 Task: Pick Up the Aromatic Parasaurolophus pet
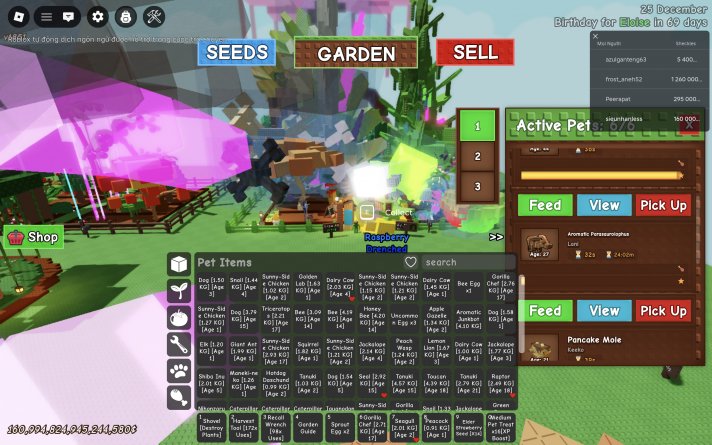pos(663,311)
